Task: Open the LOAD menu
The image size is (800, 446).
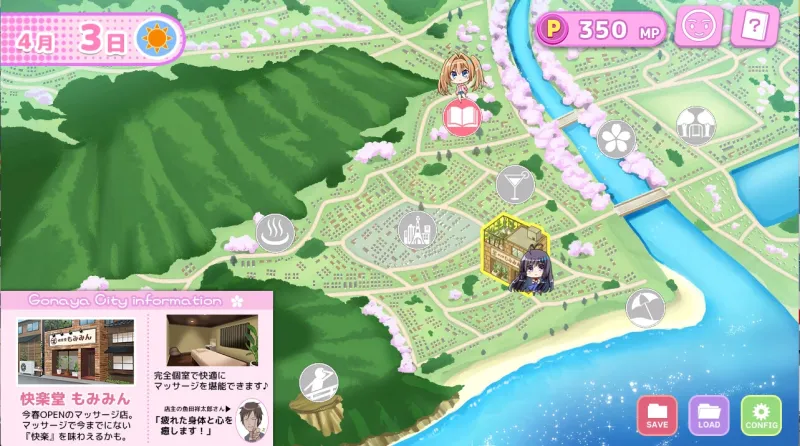Action: pyautogui.click(x=709, y=414)
